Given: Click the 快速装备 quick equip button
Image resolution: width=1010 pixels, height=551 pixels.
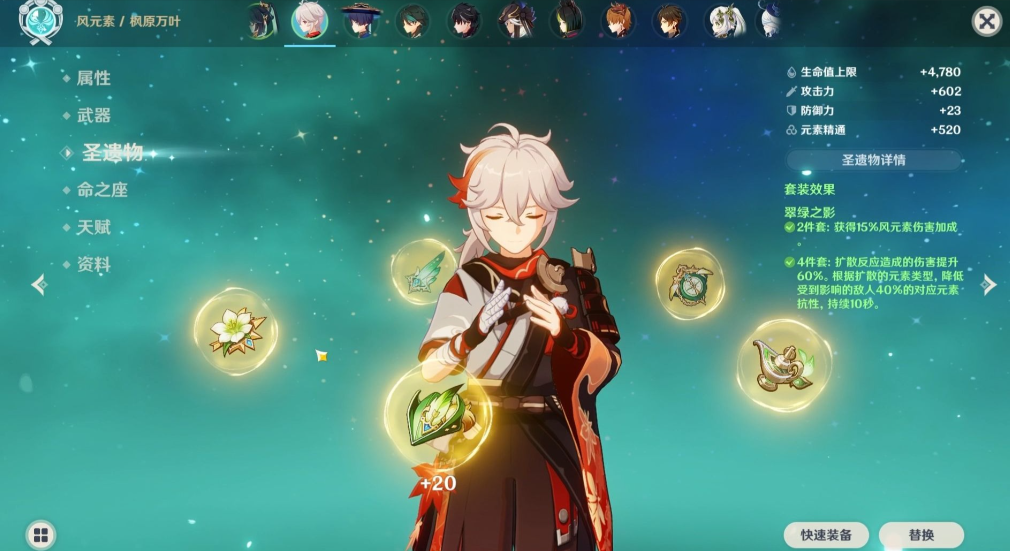Looking at the screenshot, I should click(x=825, y=535).
